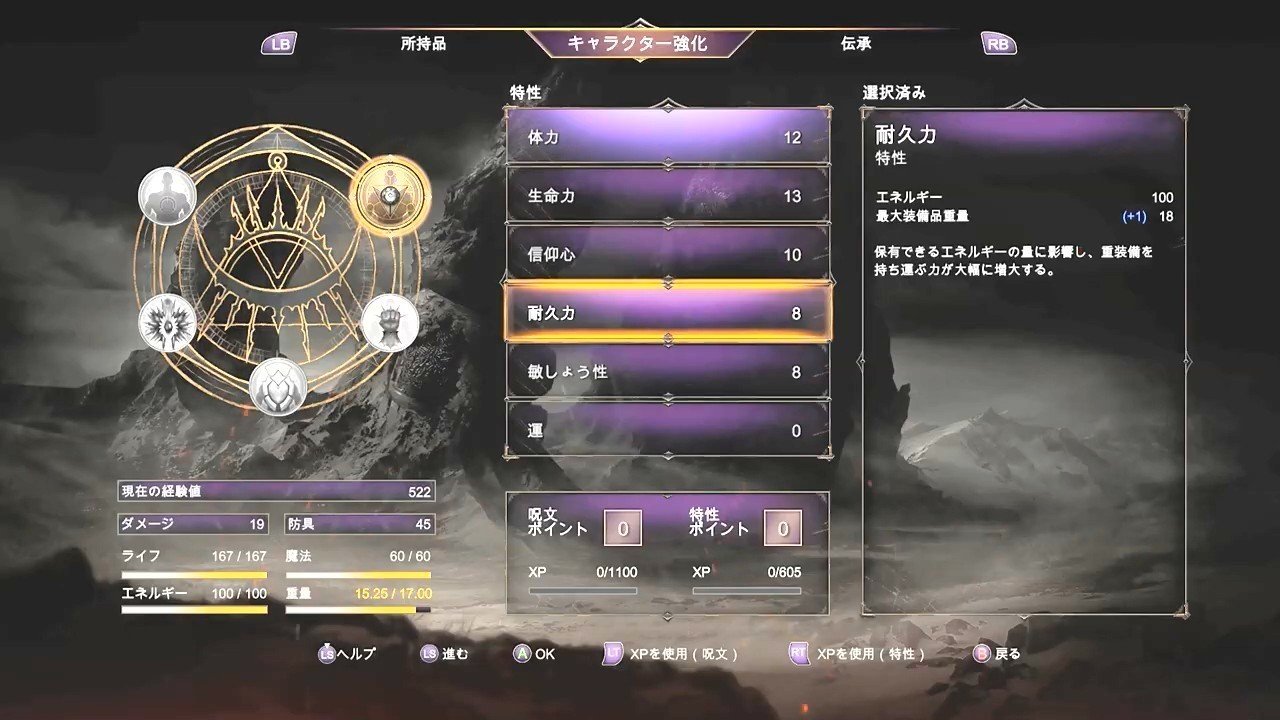The height and width of the screenshot is (720, 1280).
Task: Click the XP progress bar under 特性ポイント
Action: click(x=745, y=590)
